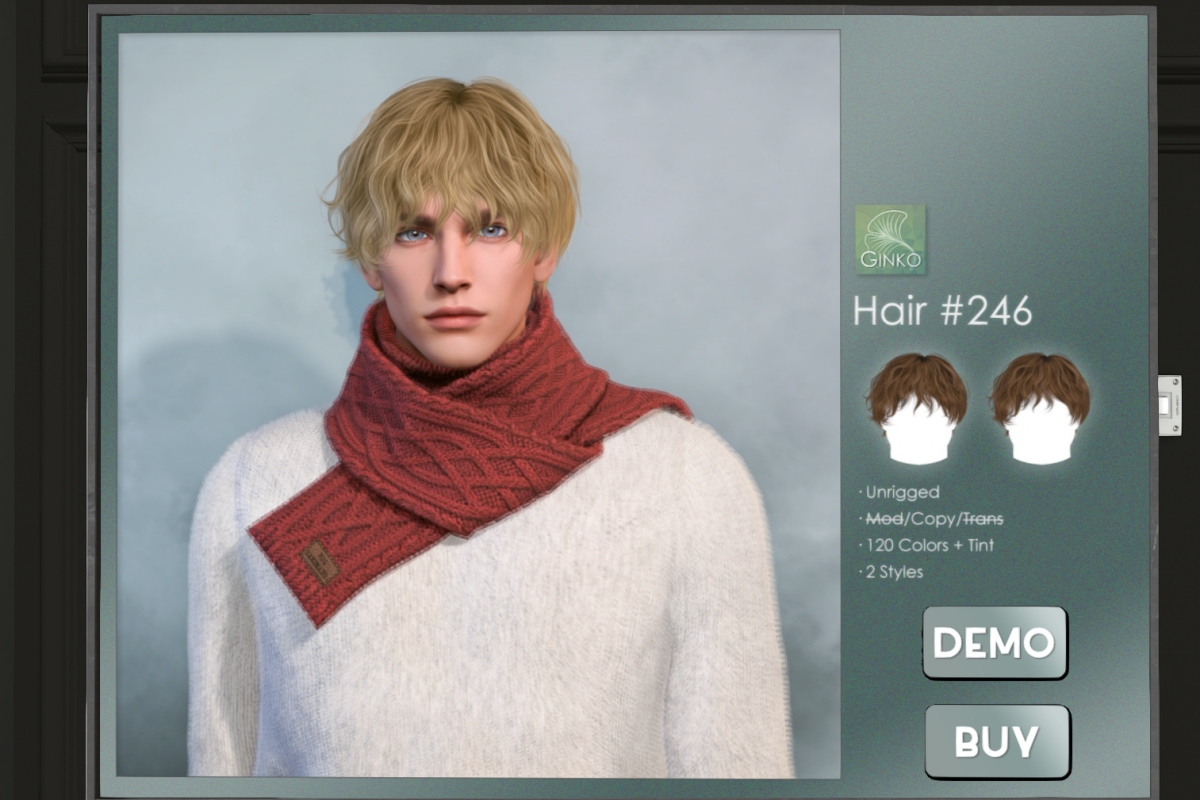The height and width of the screenshot is (800, 1200).
Task: Buy Hair #246 with the BUY button
Action: pyautogui.click(x=997, y=741)
